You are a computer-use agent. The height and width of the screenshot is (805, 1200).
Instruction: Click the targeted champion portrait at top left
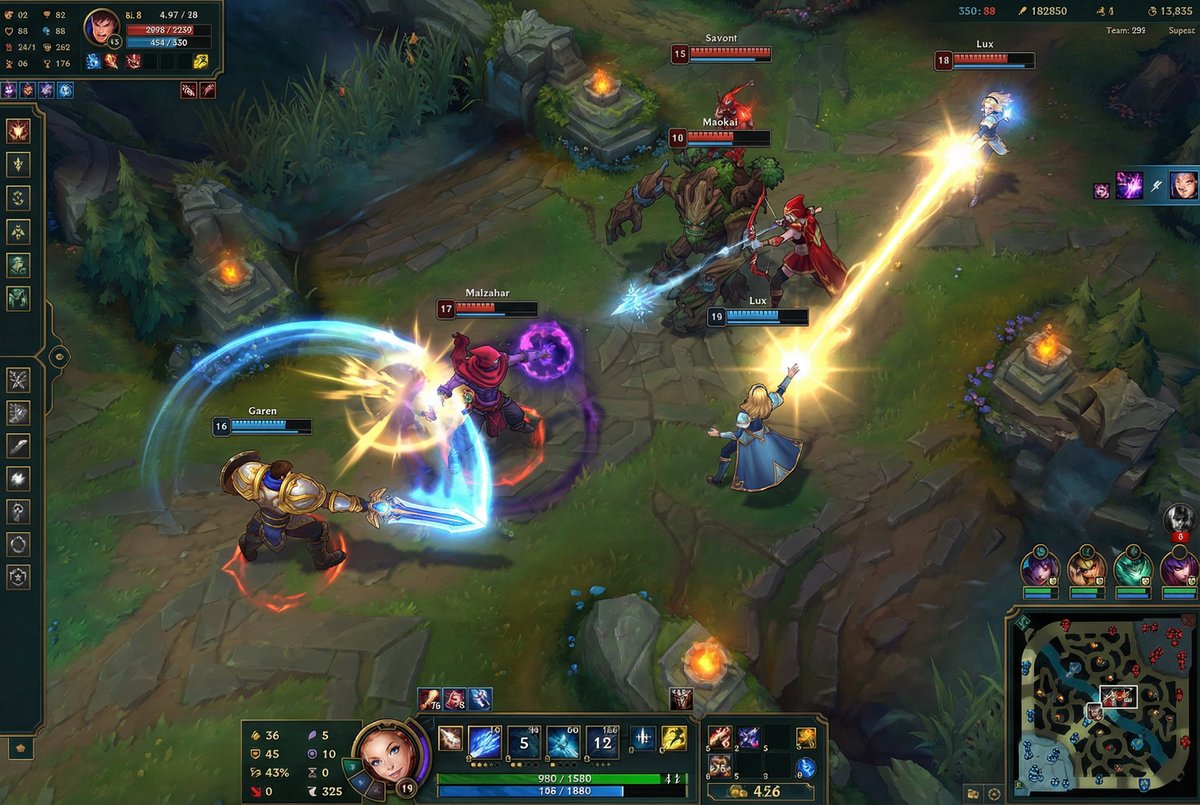[101, 27]
